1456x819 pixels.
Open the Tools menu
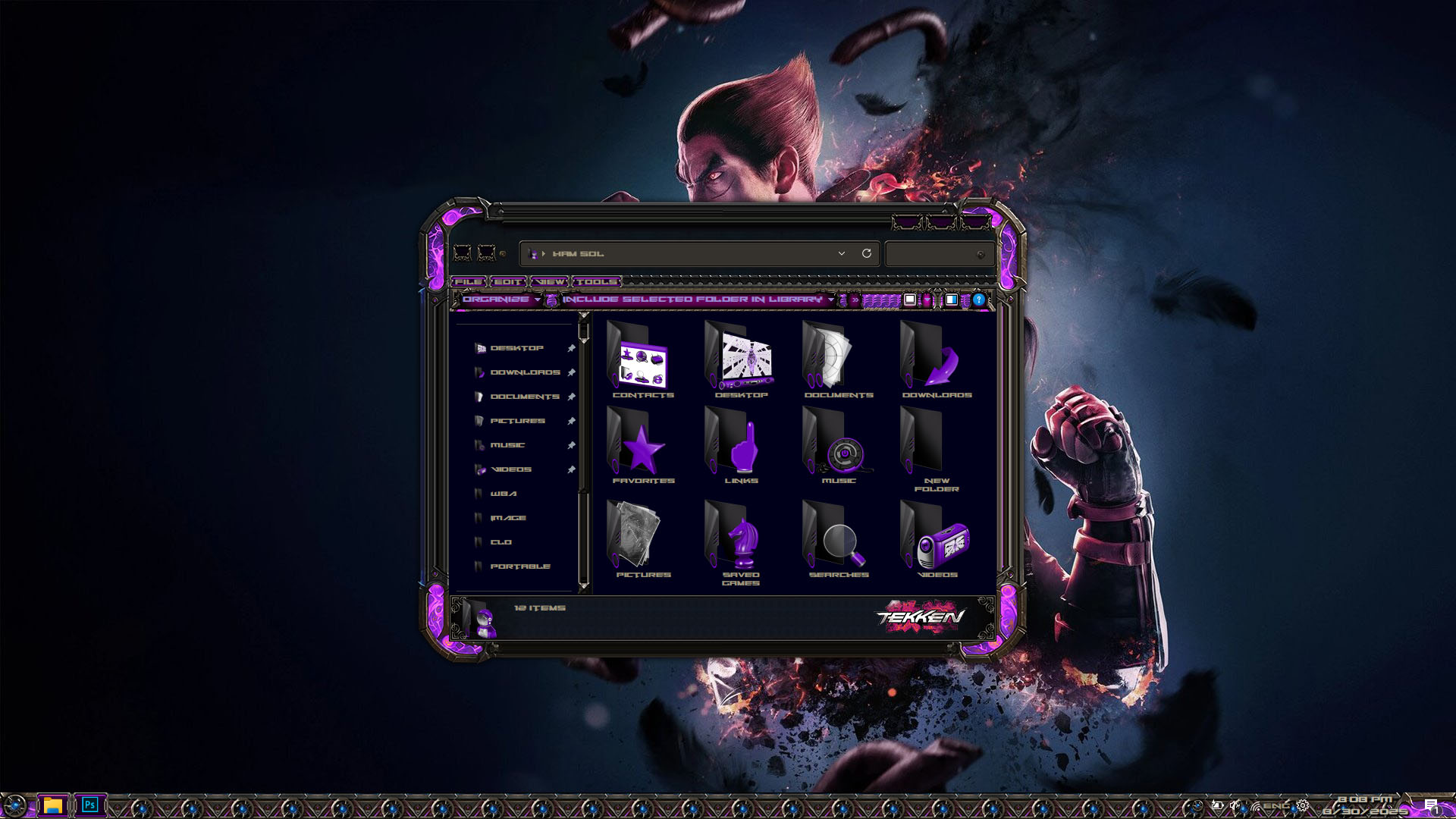pos(596,282)
